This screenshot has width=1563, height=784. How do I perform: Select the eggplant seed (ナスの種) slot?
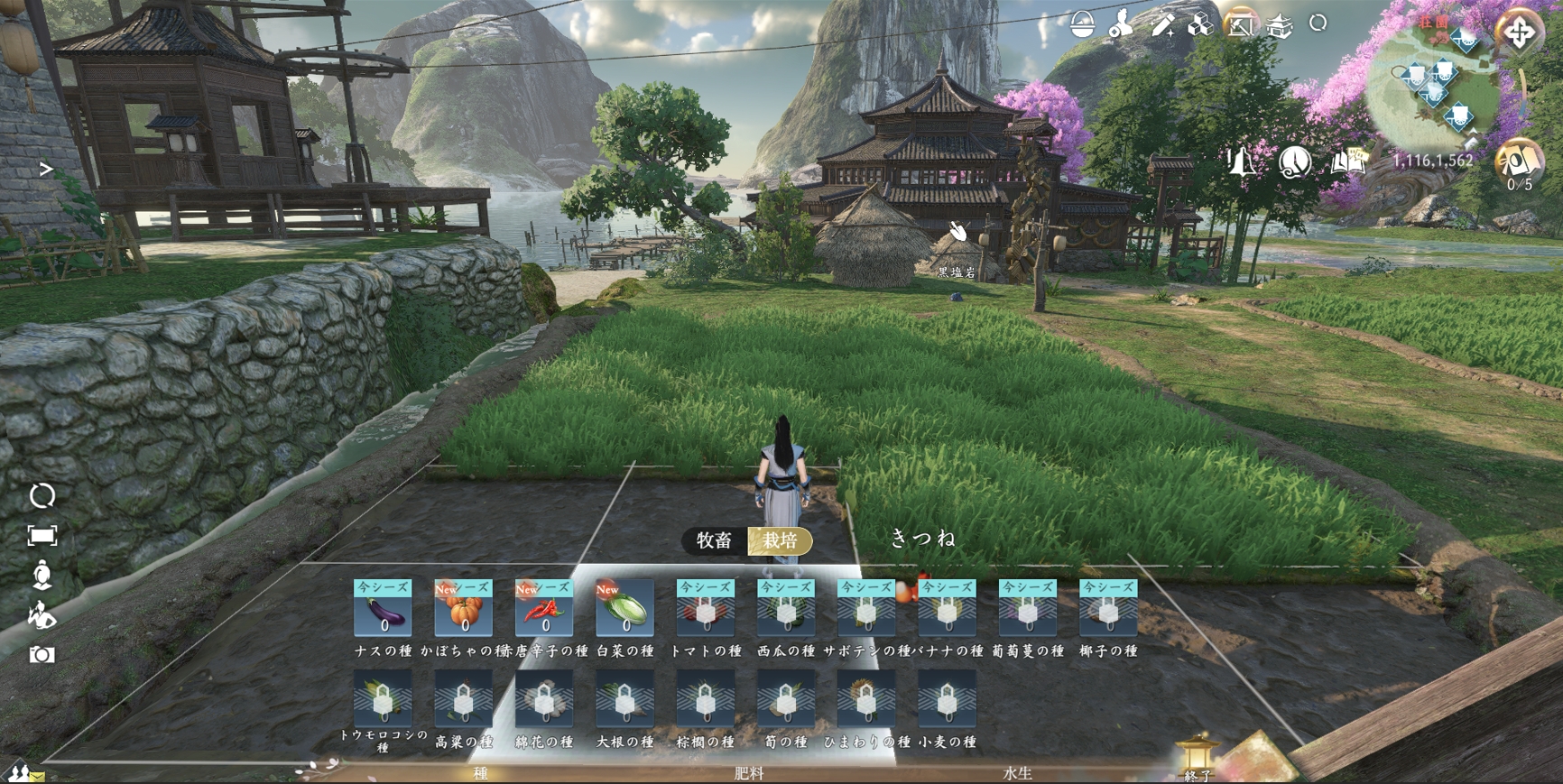tap(383, 609)
